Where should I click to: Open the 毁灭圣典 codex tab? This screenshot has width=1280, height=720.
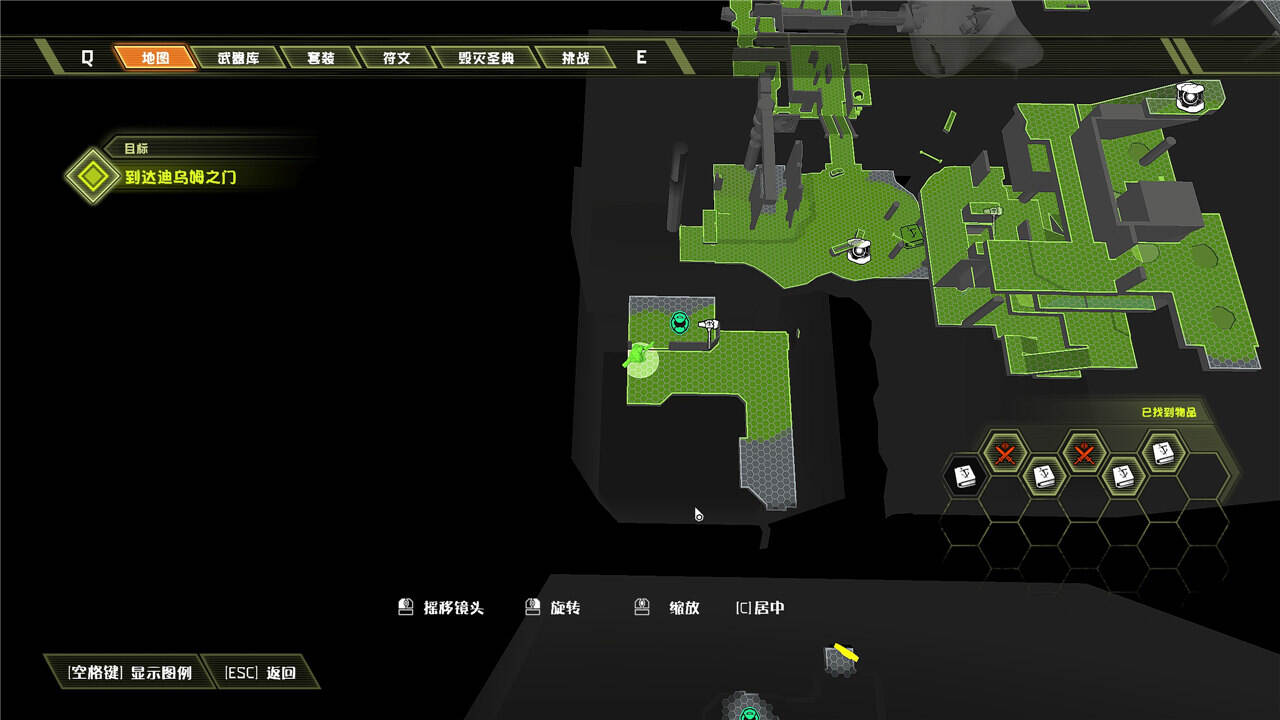486,58
